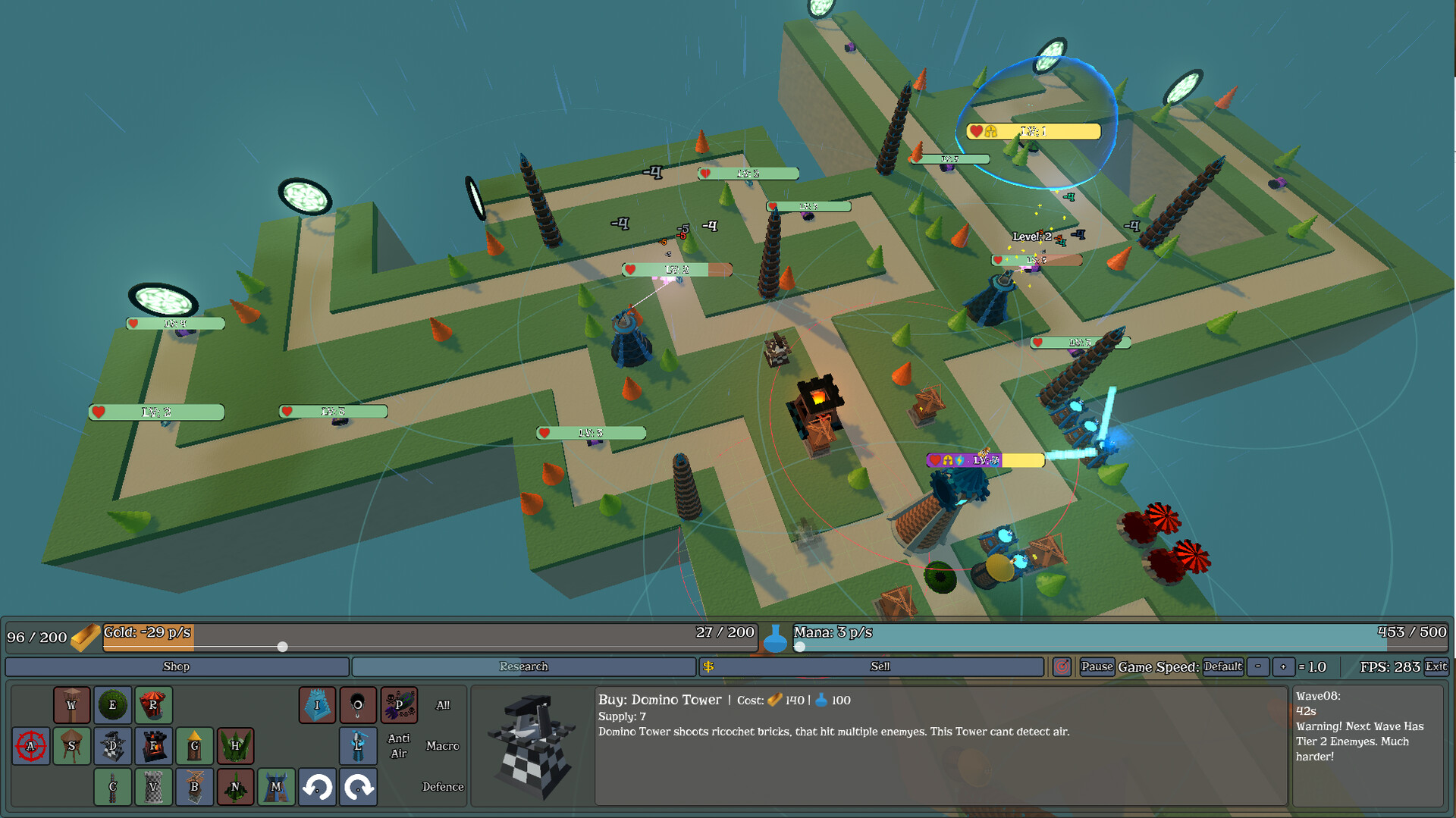Select the Anti Air tower L icon
Image resolution: width=1456 pixels, height=818 pixels.
[358, 745]
